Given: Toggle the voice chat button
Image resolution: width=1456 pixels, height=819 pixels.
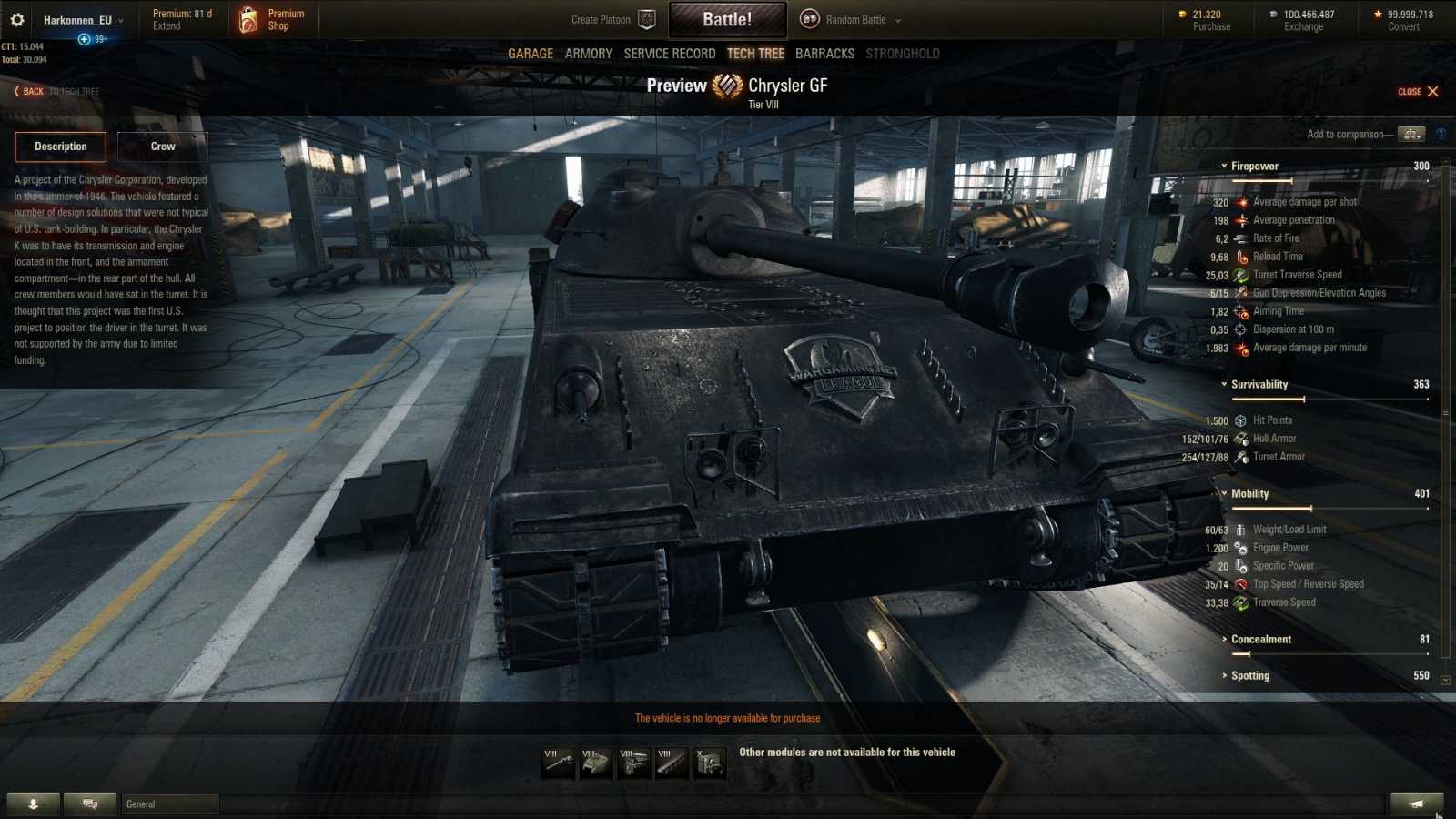Looking at the screenshot, I should 35,804.
